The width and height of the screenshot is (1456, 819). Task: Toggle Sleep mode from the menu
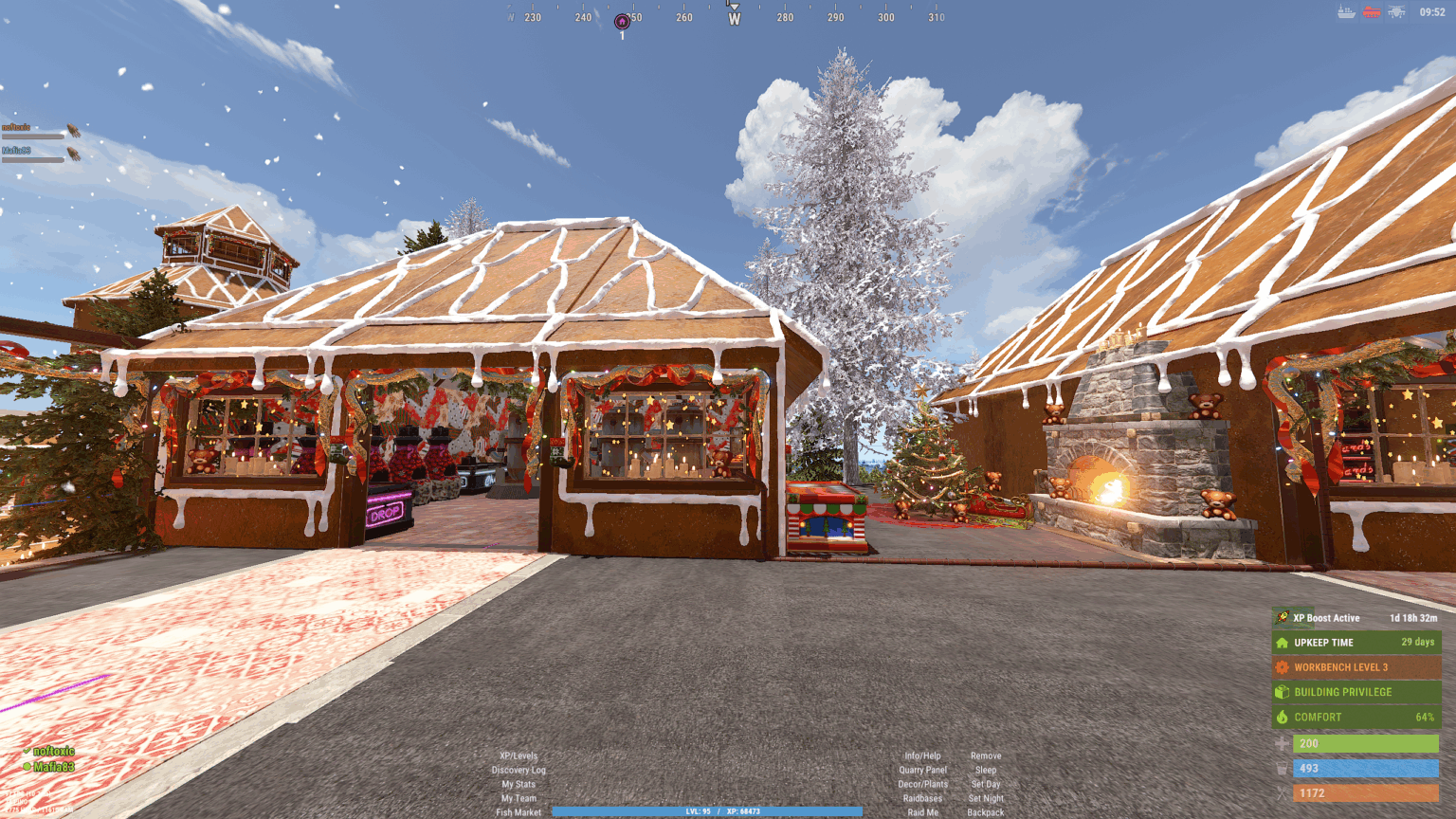click(x=985, y=770)
